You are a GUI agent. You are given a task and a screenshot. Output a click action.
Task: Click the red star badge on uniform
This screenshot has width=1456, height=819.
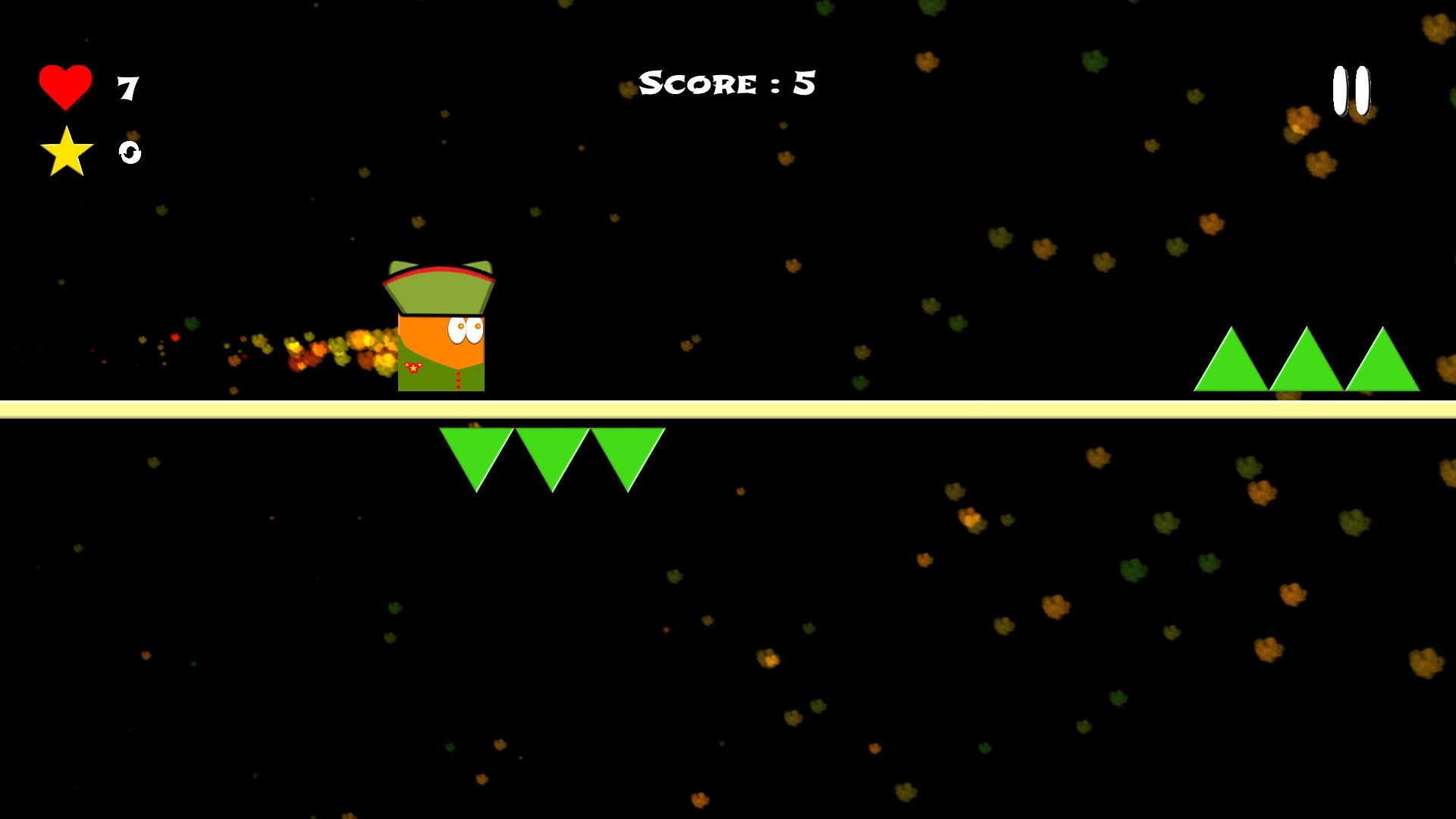pos(412,369)
